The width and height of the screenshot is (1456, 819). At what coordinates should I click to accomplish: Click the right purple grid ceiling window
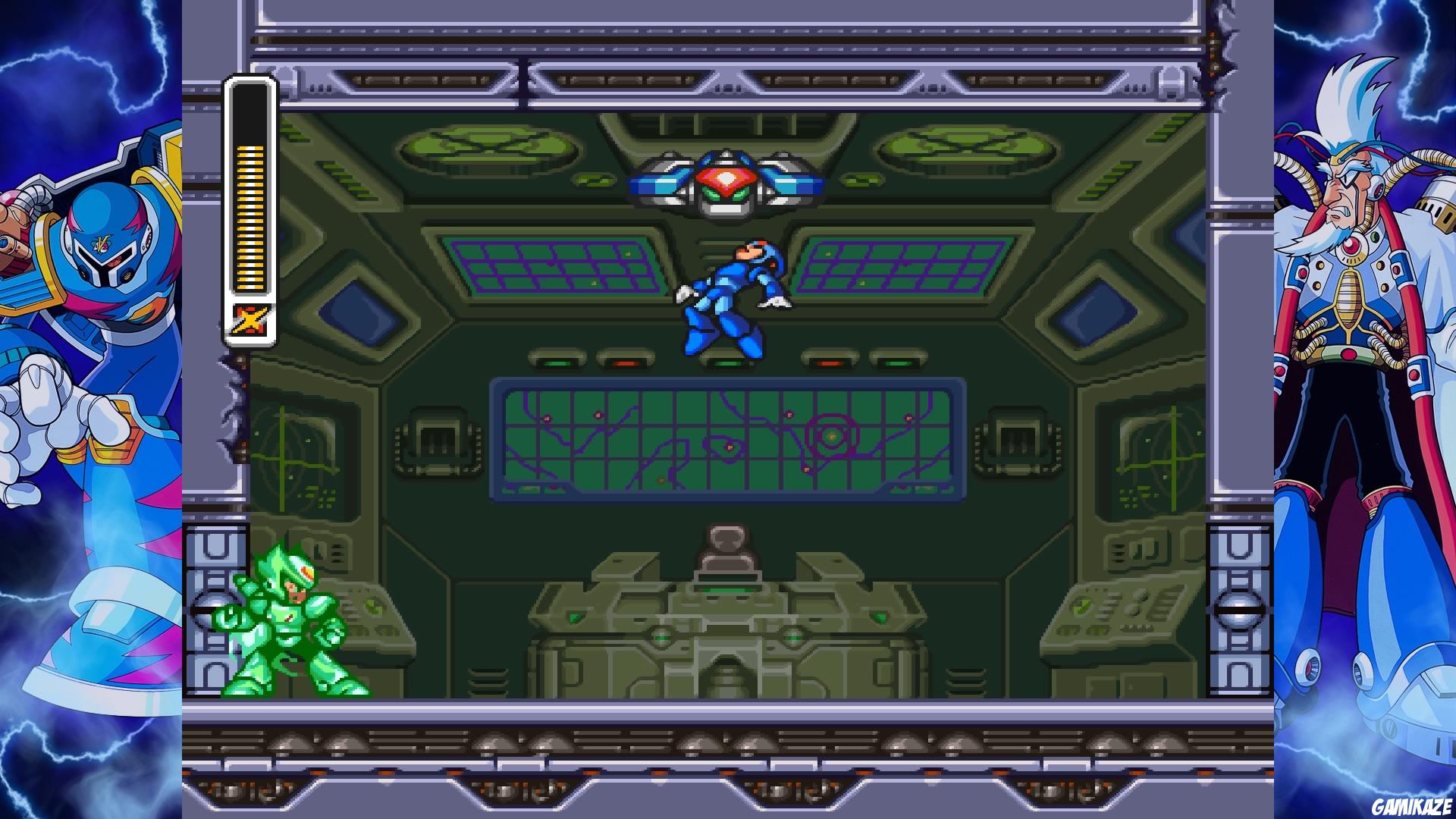pyautogui.click(x=902, y=265)
